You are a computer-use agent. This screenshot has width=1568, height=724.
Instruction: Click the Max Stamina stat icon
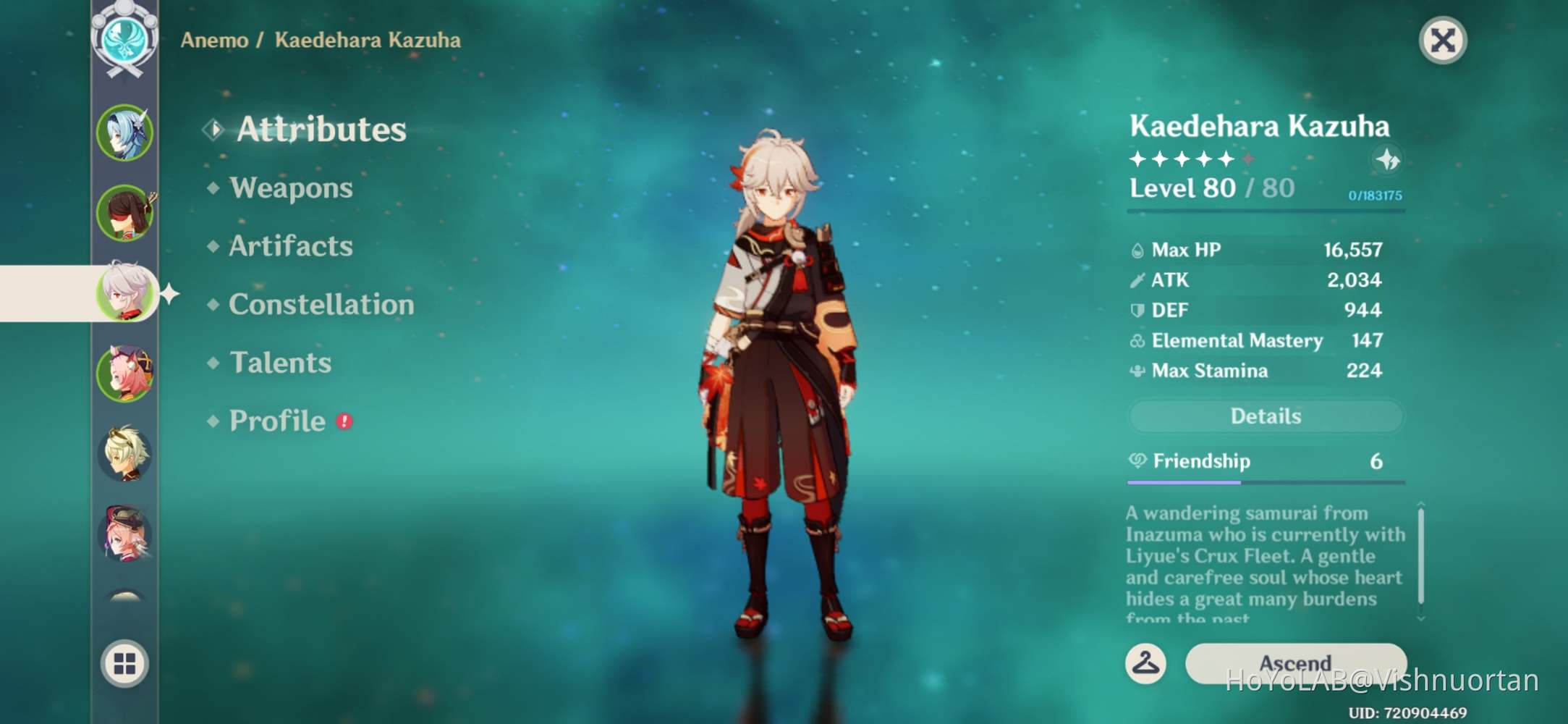pos(1138,371)
